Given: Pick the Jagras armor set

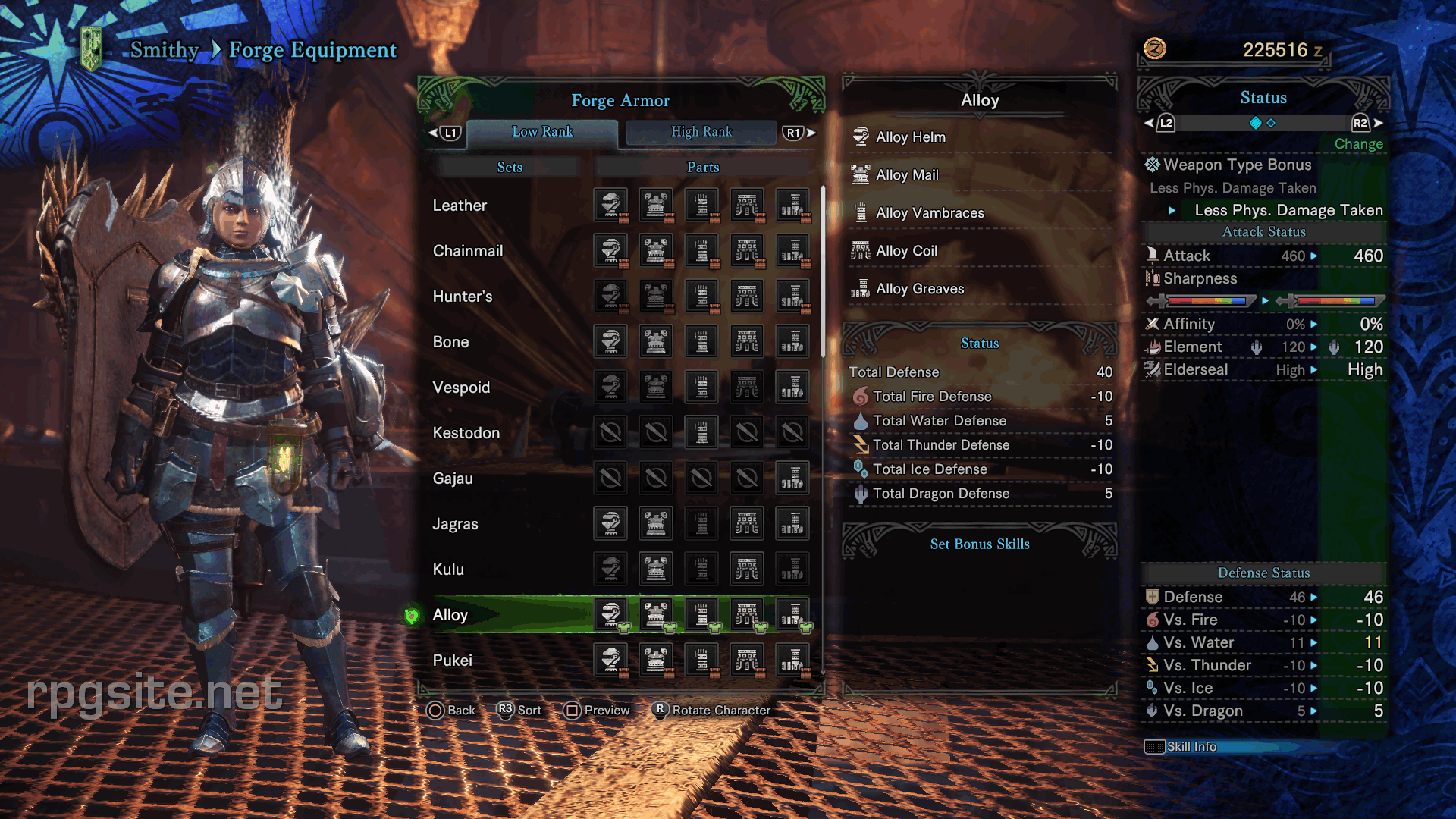Looking at the screenshot, I should (x=455, y=524).
